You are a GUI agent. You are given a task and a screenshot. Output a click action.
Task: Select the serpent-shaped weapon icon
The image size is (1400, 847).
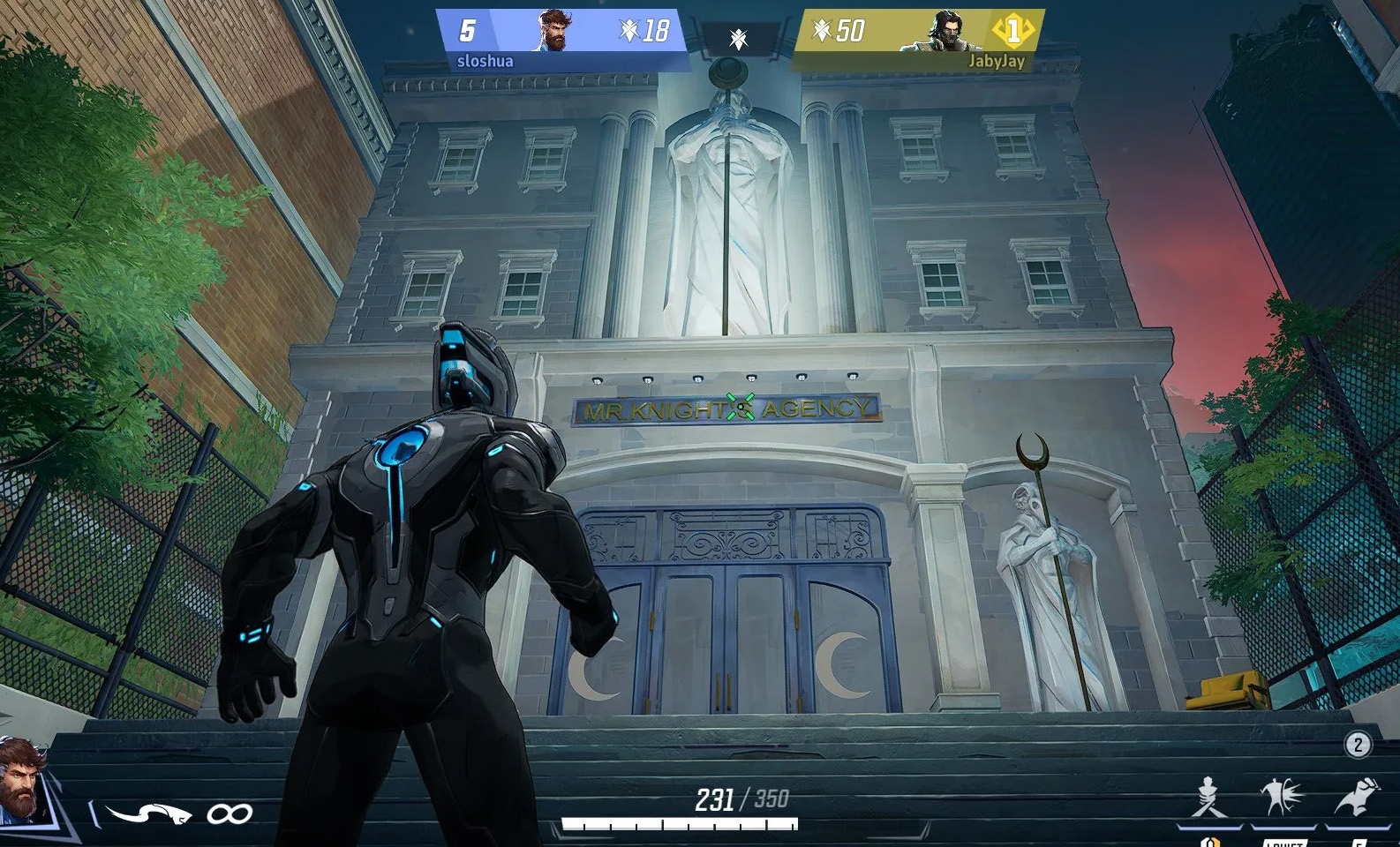click(x=148, y=813)
